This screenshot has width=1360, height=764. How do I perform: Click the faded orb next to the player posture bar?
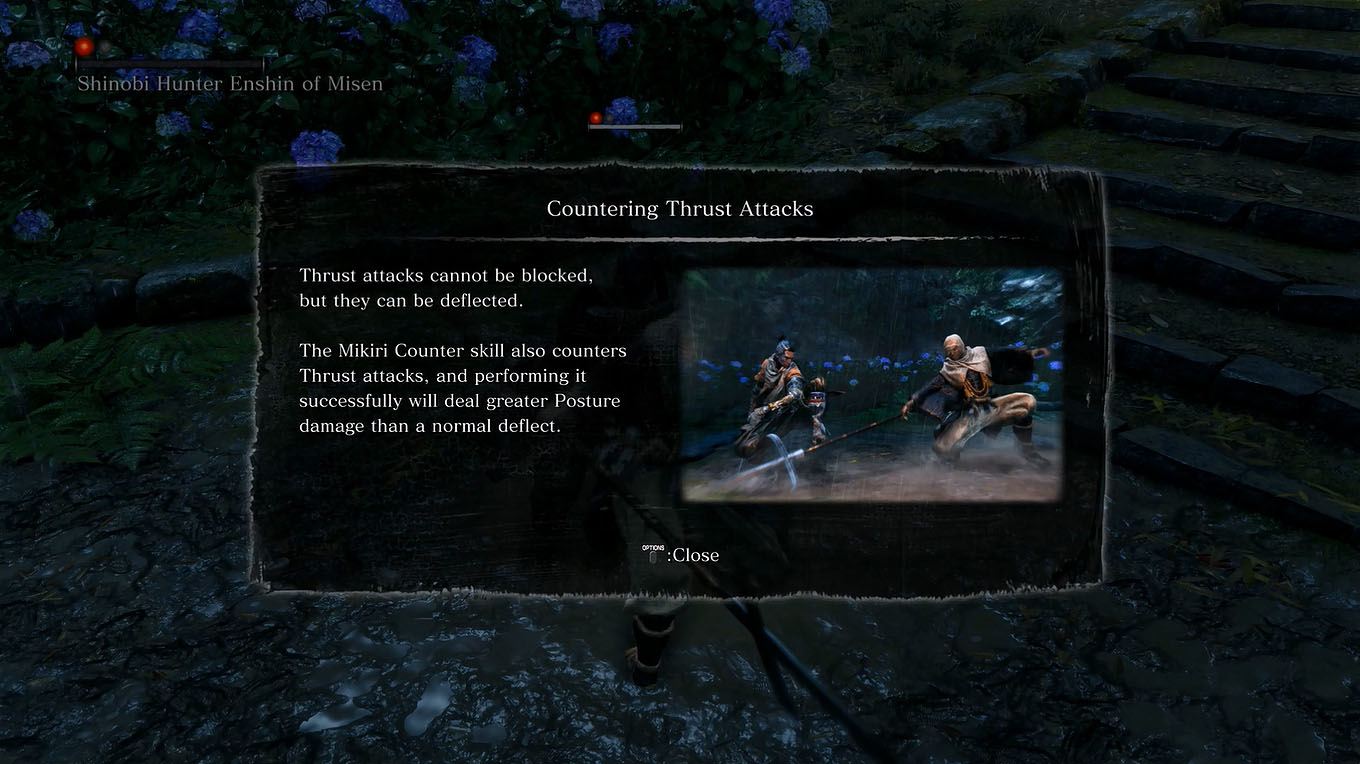click(611, 116)
